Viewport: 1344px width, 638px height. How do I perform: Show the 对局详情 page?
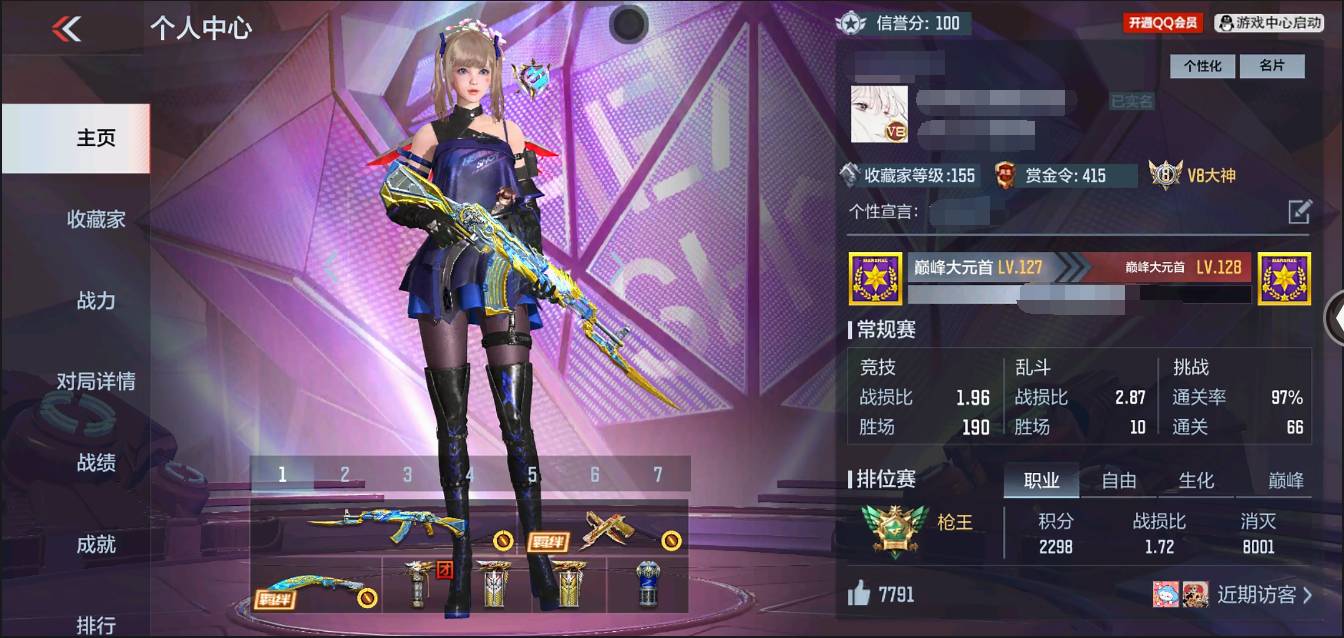[x=96, y=381]
